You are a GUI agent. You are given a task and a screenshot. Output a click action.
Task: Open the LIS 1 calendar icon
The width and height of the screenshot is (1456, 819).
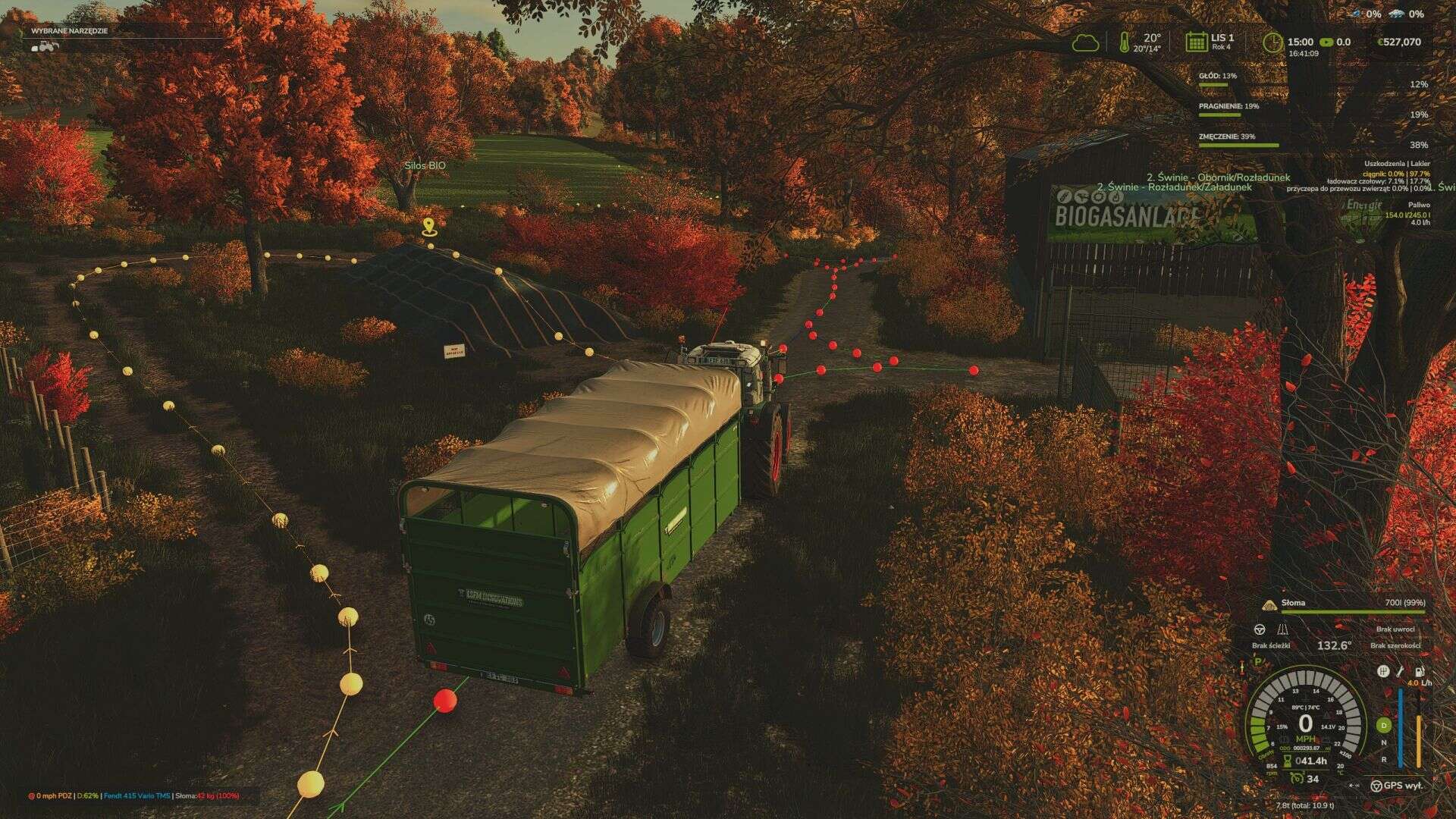click(x=1197, y=42)
